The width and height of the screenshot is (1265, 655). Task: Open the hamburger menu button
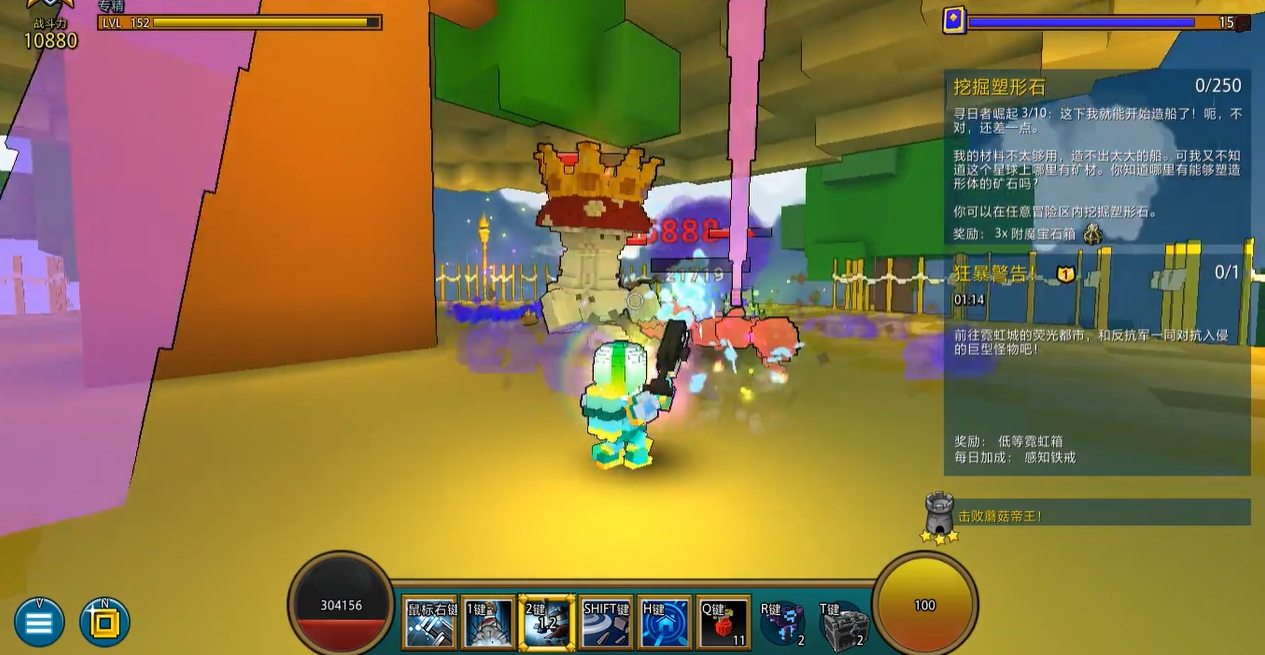tap(39, 623)
